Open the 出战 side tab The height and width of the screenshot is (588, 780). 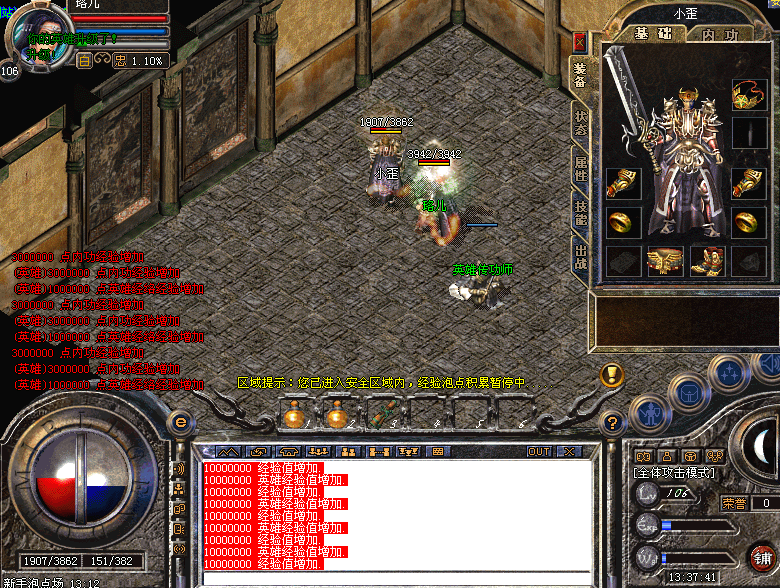click(x=580, y=258)
